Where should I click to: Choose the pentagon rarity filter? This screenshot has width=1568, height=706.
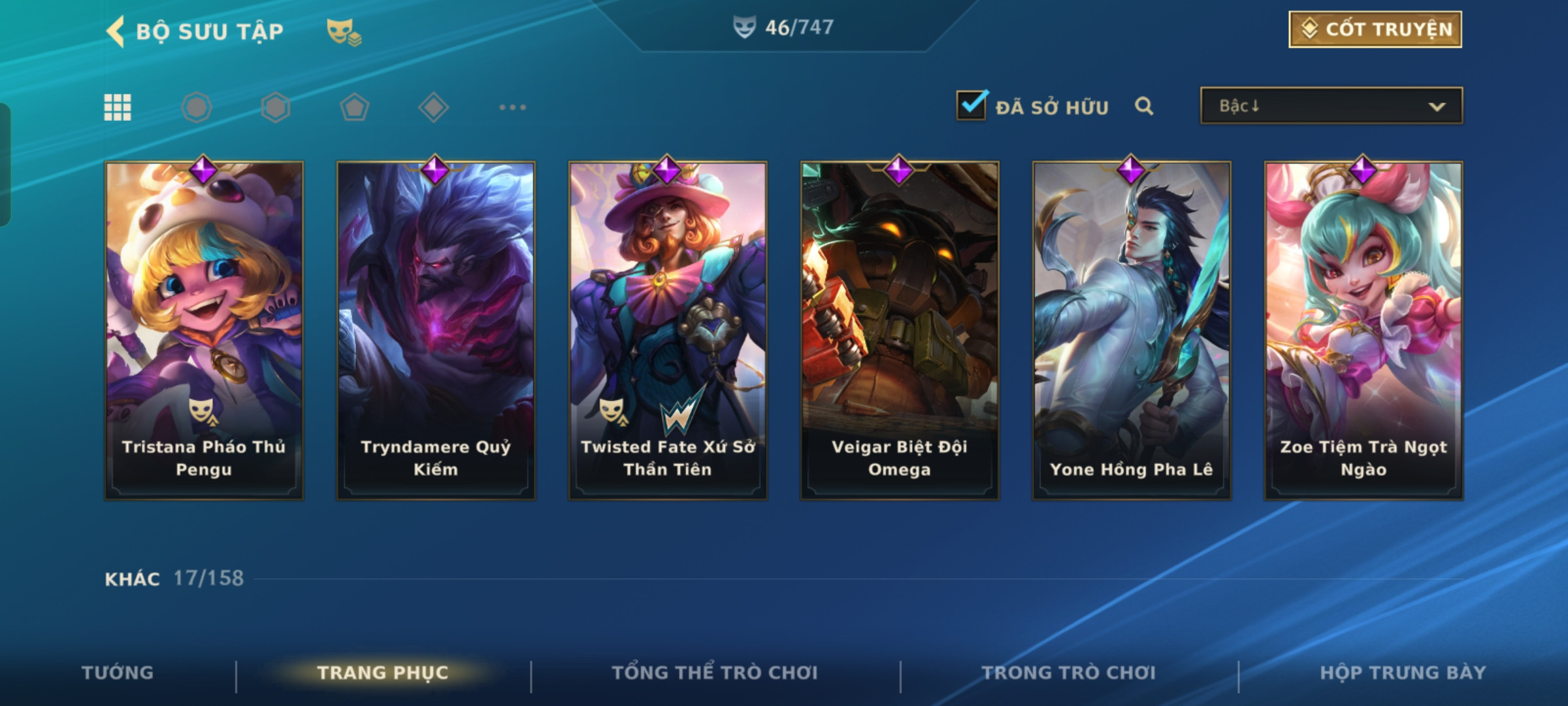click(x=354, y=107)
